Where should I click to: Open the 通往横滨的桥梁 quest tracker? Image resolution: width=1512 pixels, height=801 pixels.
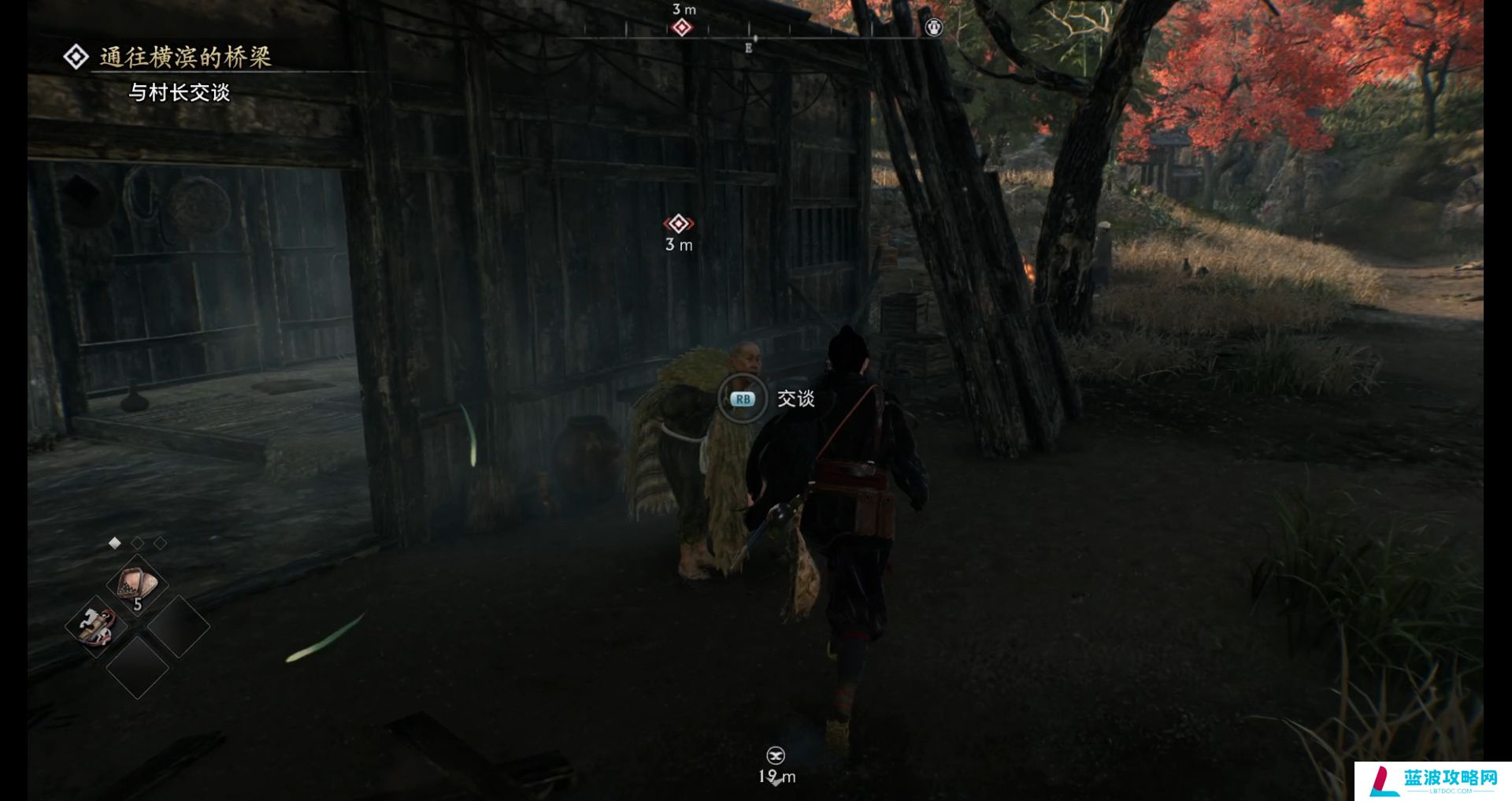click(185, 57)
